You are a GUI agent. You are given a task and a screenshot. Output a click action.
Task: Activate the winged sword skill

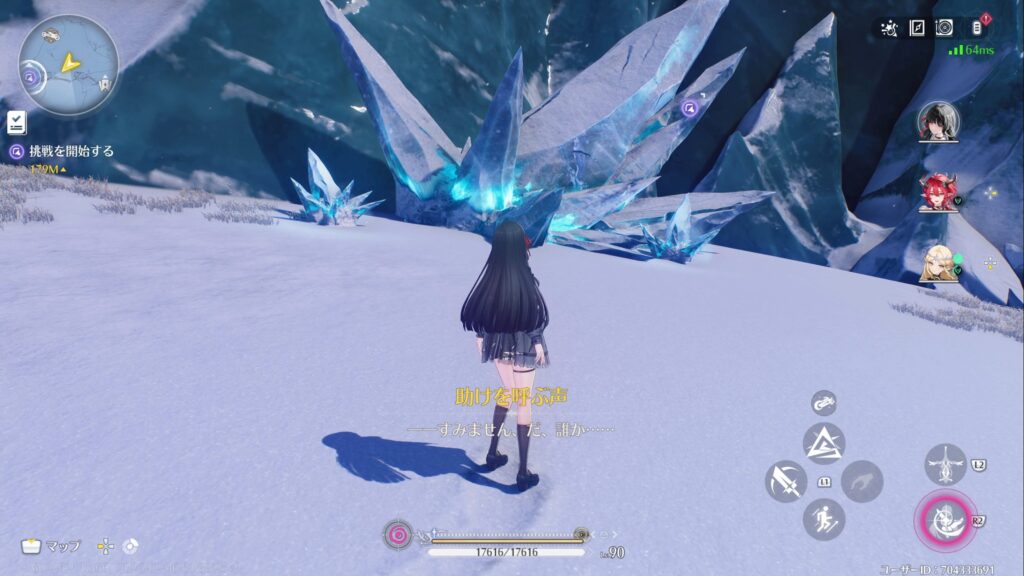coord(945,464)
